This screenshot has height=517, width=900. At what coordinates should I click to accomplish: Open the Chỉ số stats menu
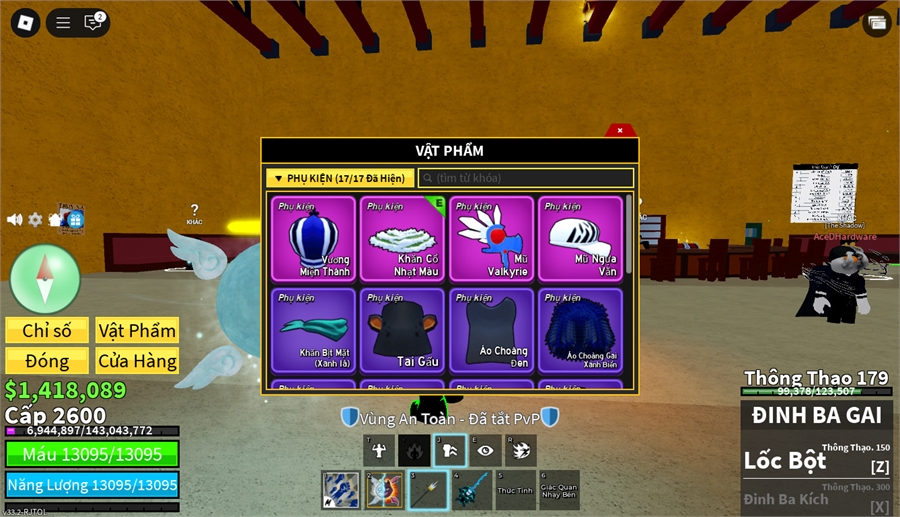tap(47, 331)
